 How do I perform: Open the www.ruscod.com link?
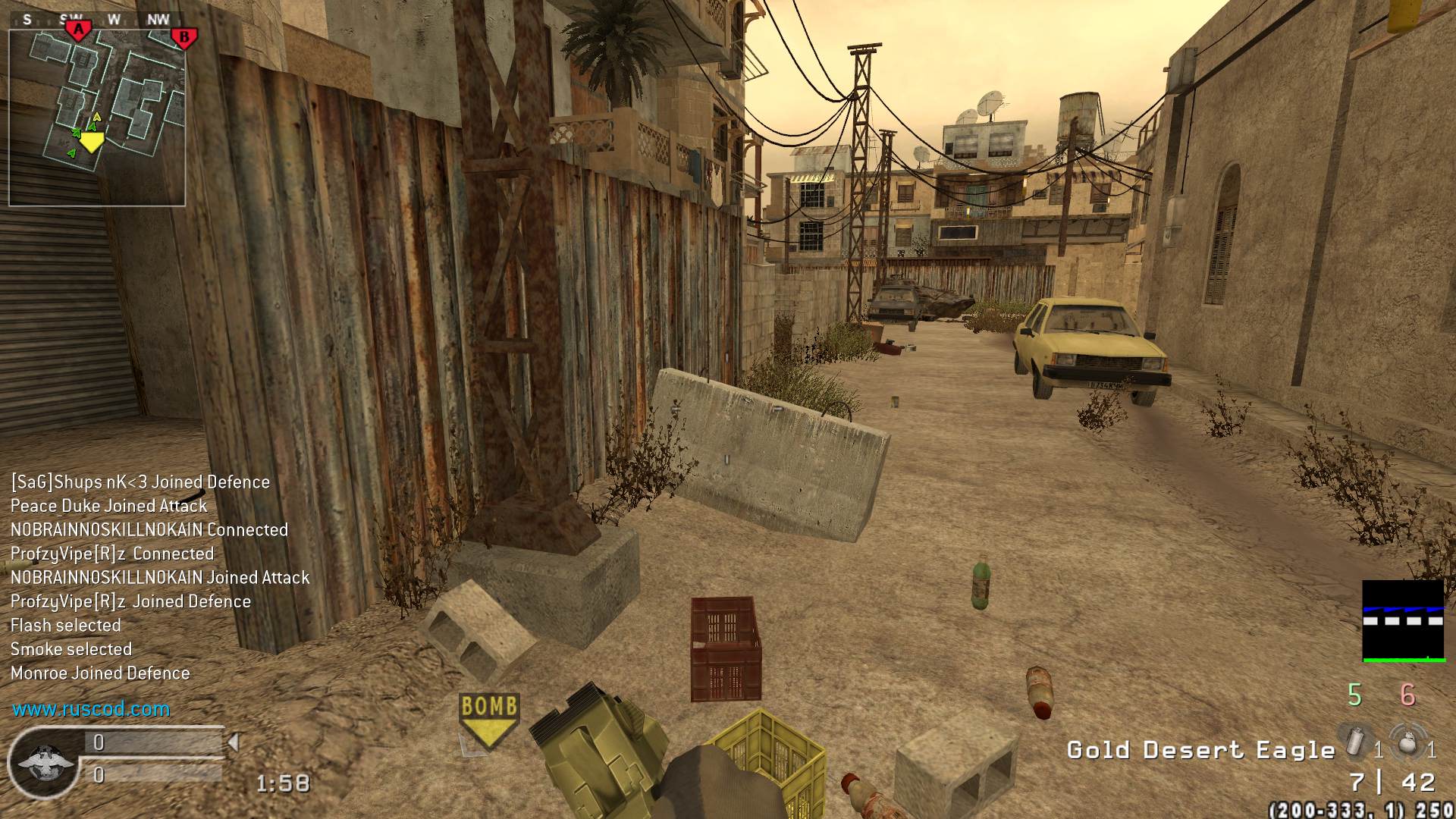[x=91, y=709]
